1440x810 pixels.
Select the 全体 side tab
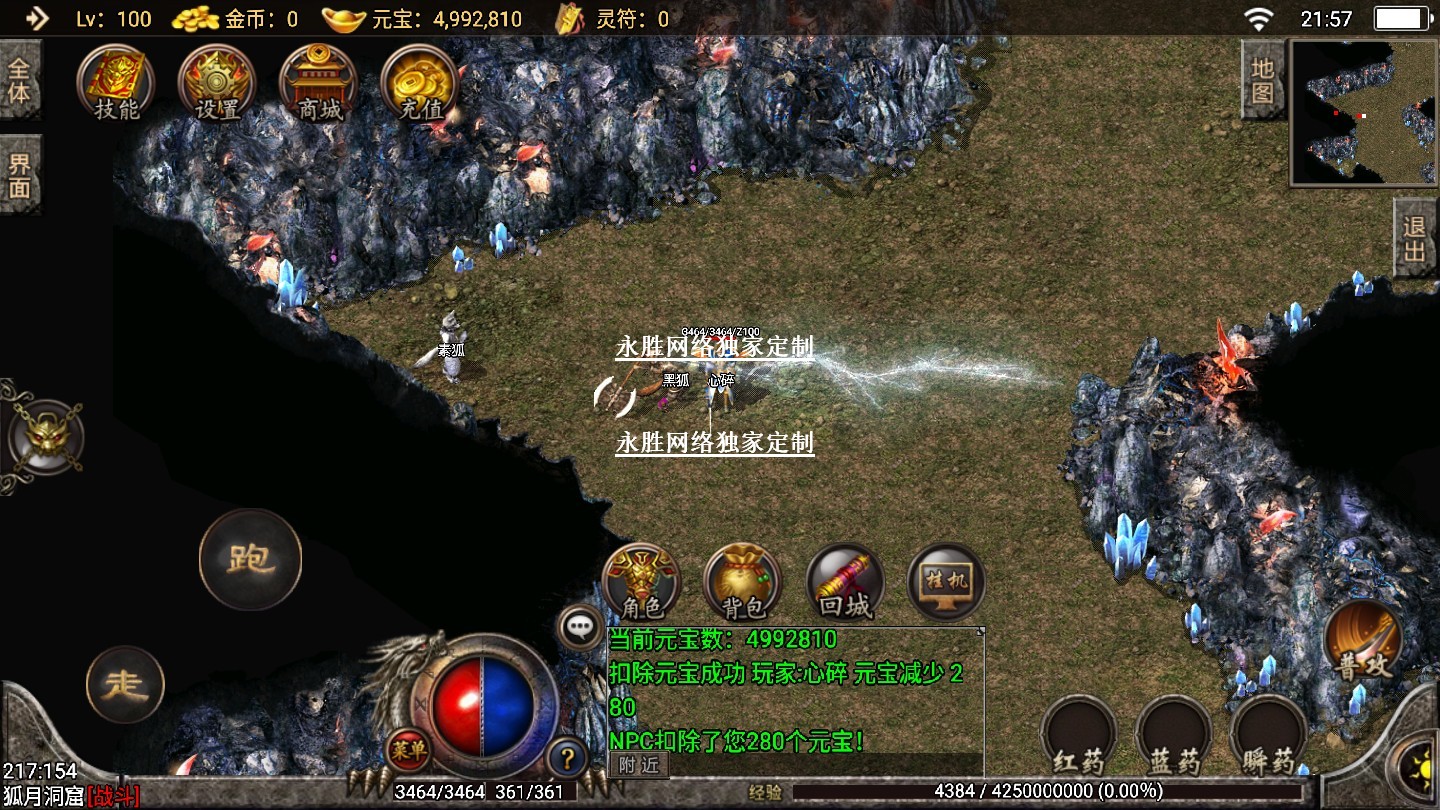(x=20, y=81)
